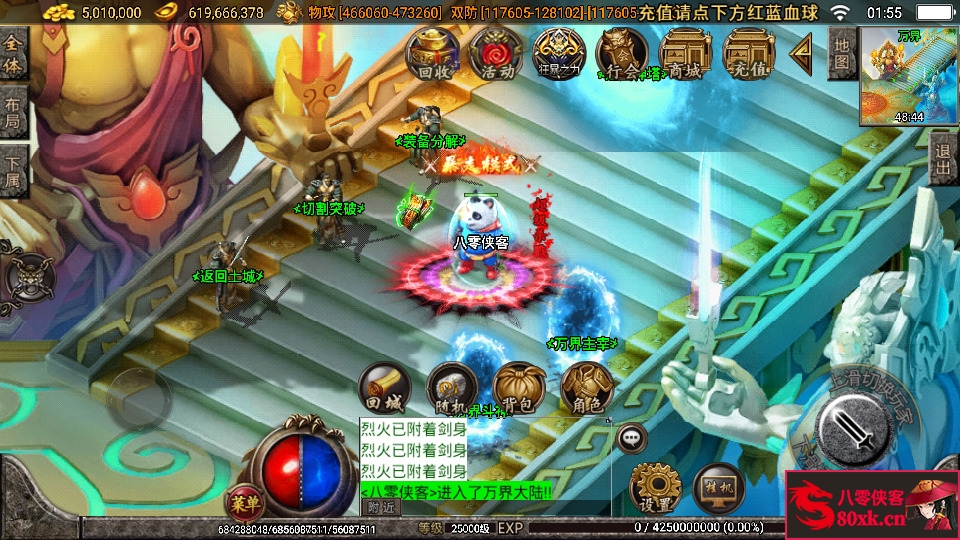This screenshot has height=540, width=960.
Task: Select the 全体 tab
Action: click(13, 54)
